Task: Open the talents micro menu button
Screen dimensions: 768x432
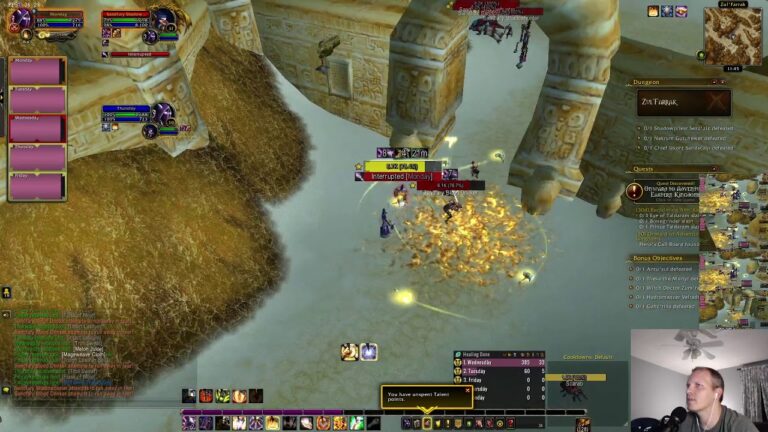Action: [x=427, y=423]
